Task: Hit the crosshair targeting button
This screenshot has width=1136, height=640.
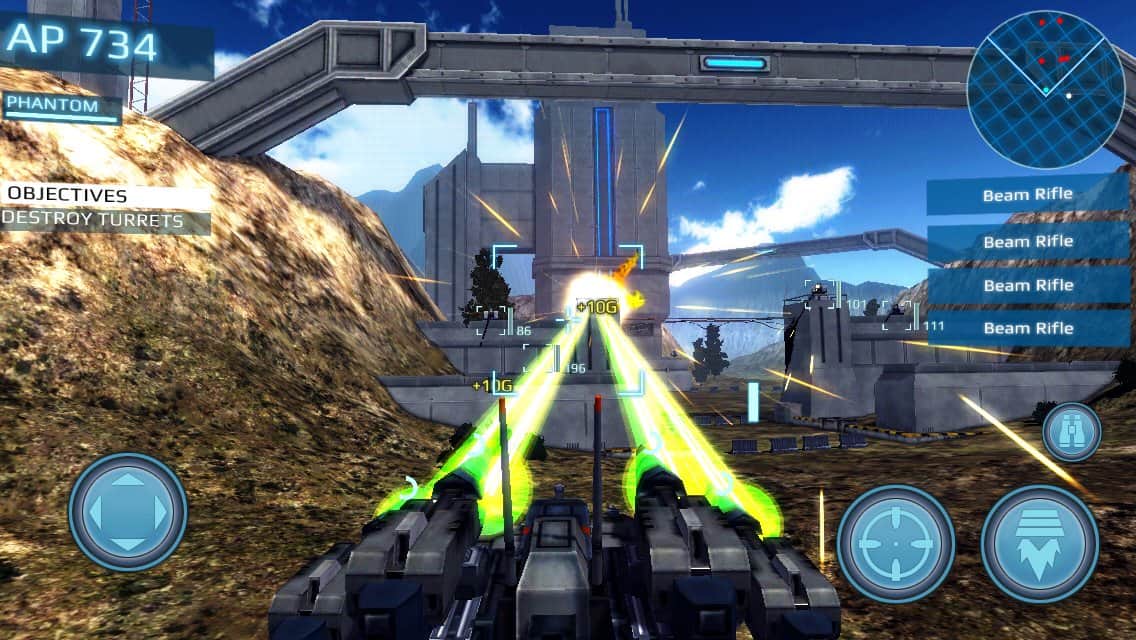Action: (895, 543)
